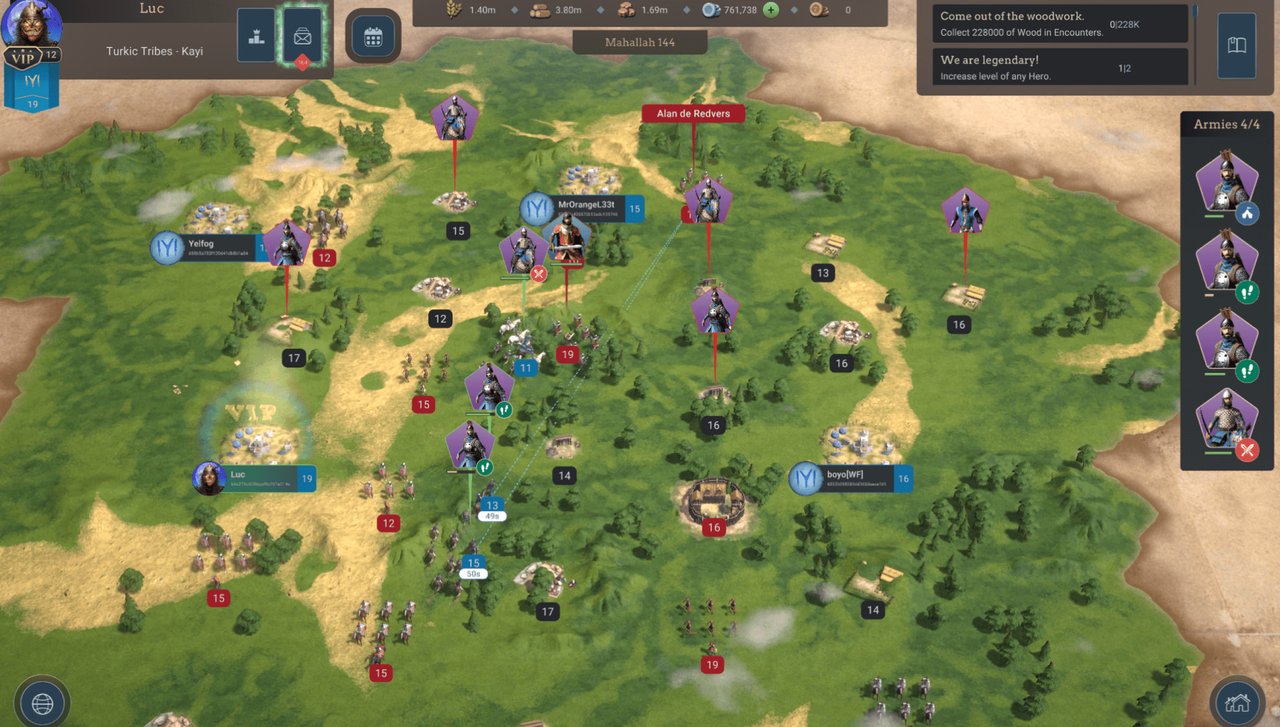Return to the home city
The image size is (1280, 727).
pyautogui.click(x=1237, y=703)
